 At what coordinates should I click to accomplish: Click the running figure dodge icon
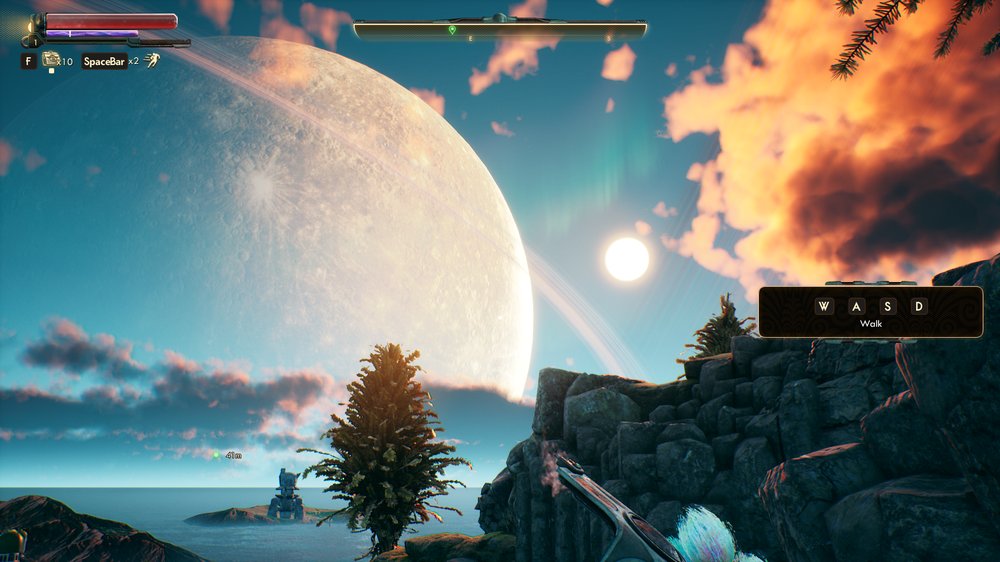pos(151,60)
